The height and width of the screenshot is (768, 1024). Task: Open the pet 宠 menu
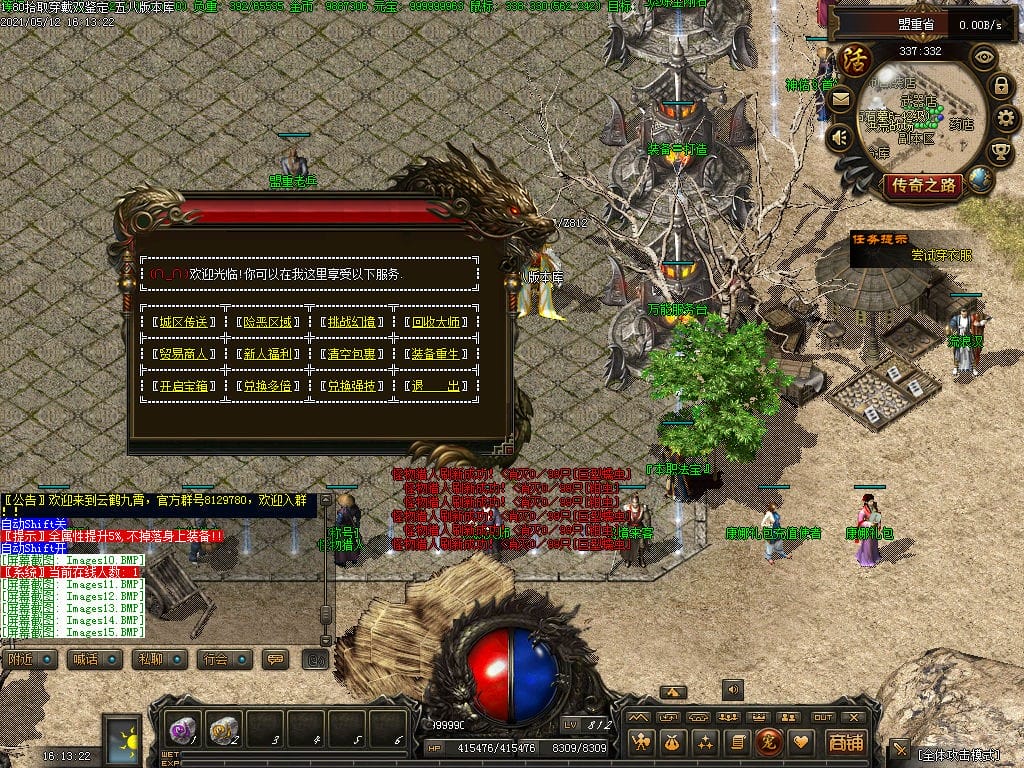tap(769, 742)
